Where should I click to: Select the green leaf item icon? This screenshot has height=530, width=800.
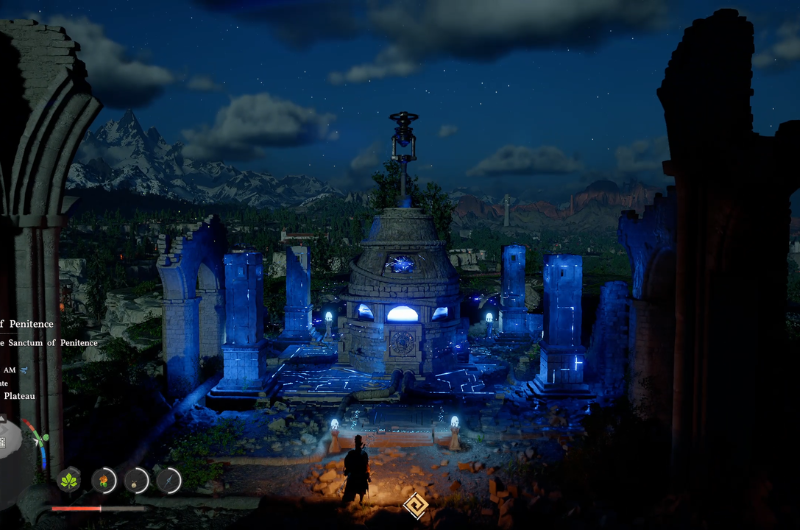tap(69, 481)
